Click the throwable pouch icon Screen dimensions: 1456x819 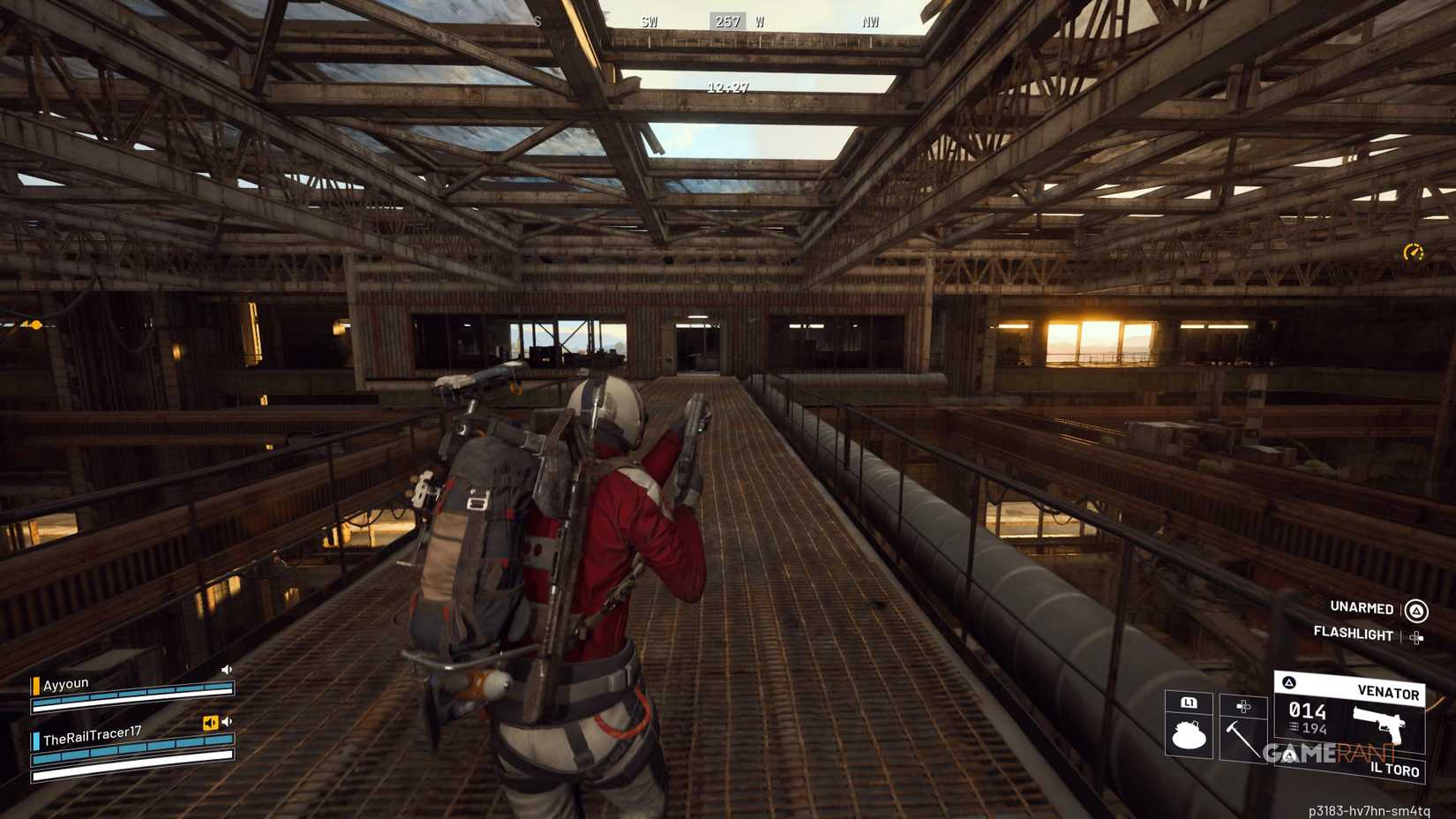(1188, 733)
